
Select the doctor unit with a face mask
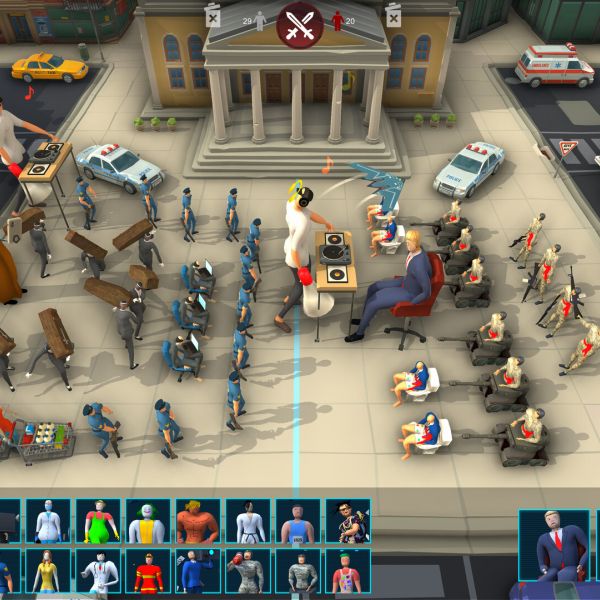click(x=48, y=521)
